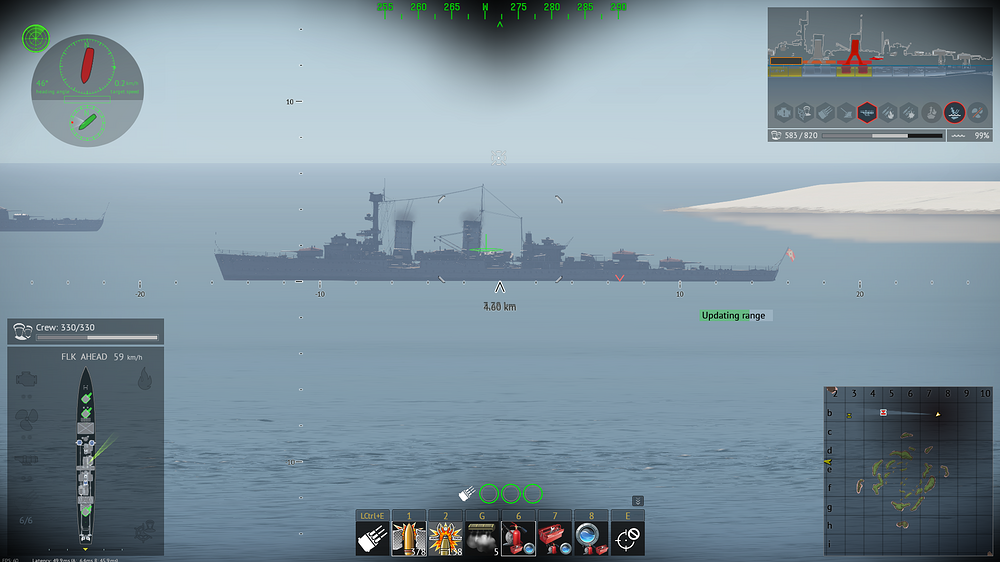Select the red-circled flooding status icon

(x=954, y=112)
